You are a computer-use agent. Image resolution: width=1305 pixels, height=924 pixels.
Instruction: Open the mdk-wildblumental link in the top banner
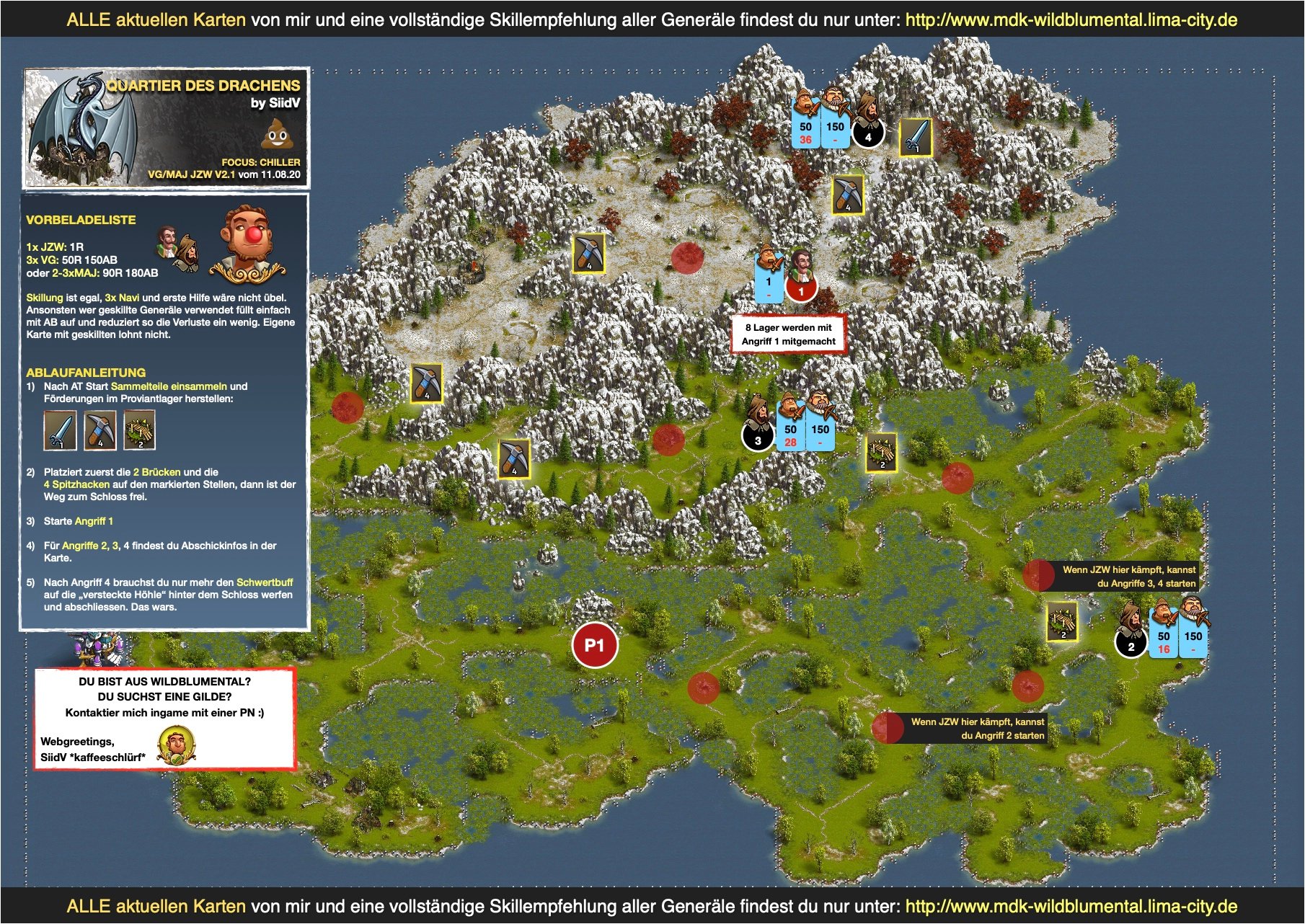[1071, 19]
